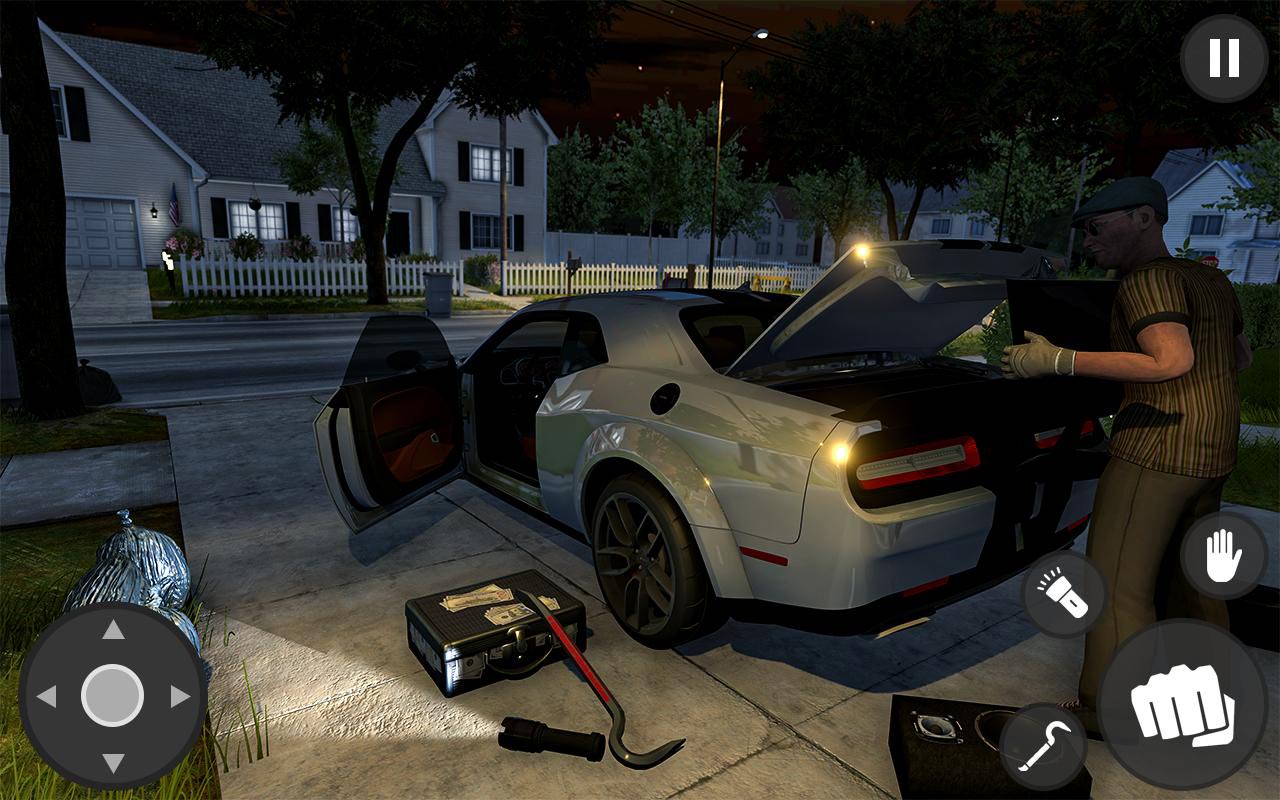Viewport: 1280px width, 800px height.
Task: Toggle the flashlight
Action: [x=1063, y=595]
